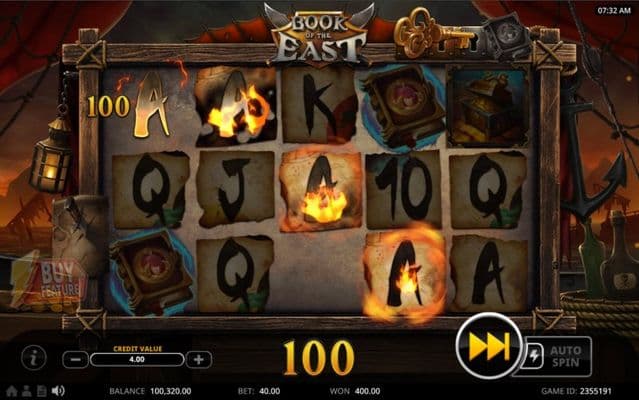The height and width of the screenshot is (400, 639).
Task: Open the player profile icon
Action: pos(27,390)
